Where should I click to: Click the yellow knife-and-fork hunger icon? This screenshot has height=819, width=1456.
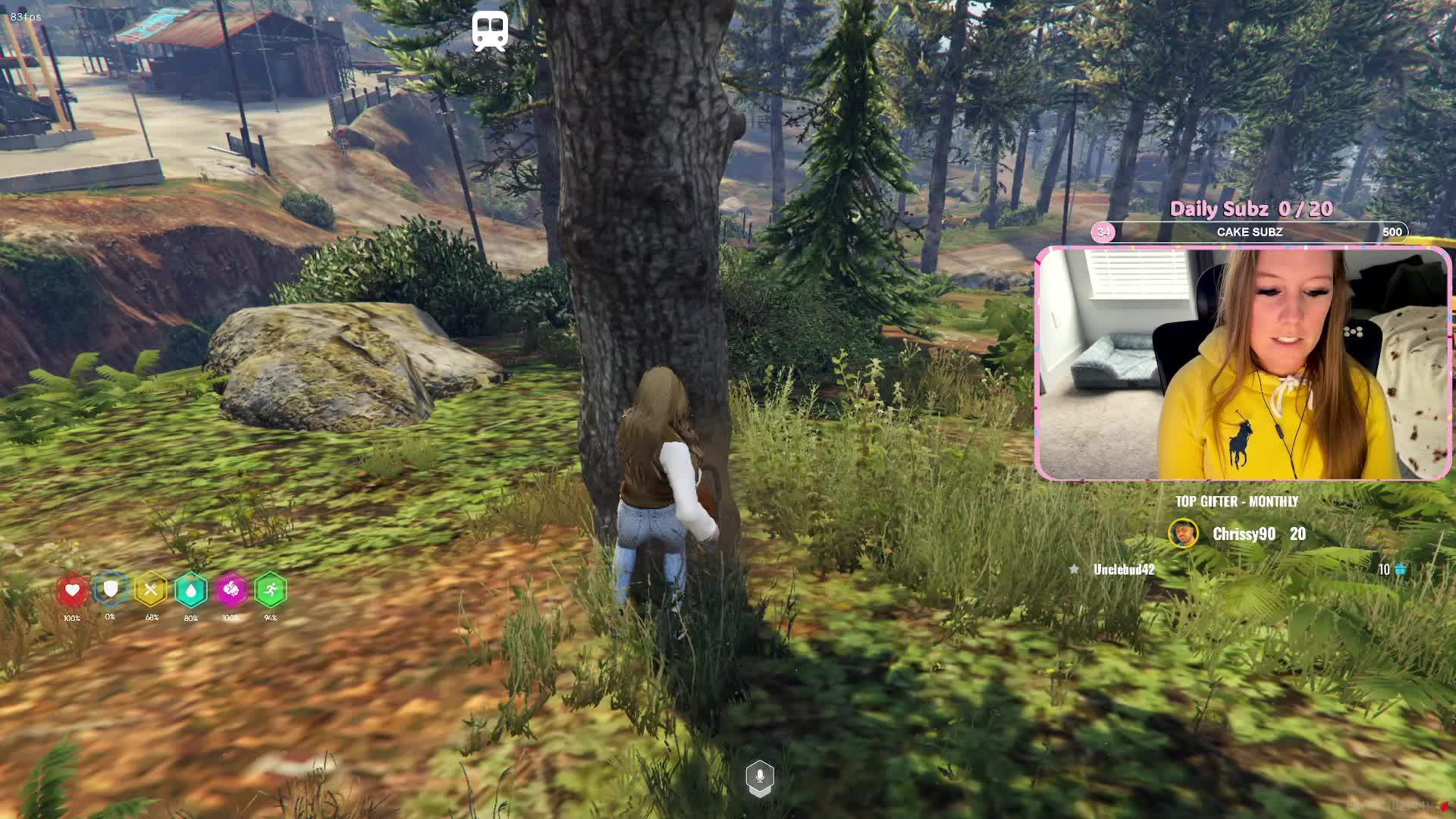coord(151,590)
